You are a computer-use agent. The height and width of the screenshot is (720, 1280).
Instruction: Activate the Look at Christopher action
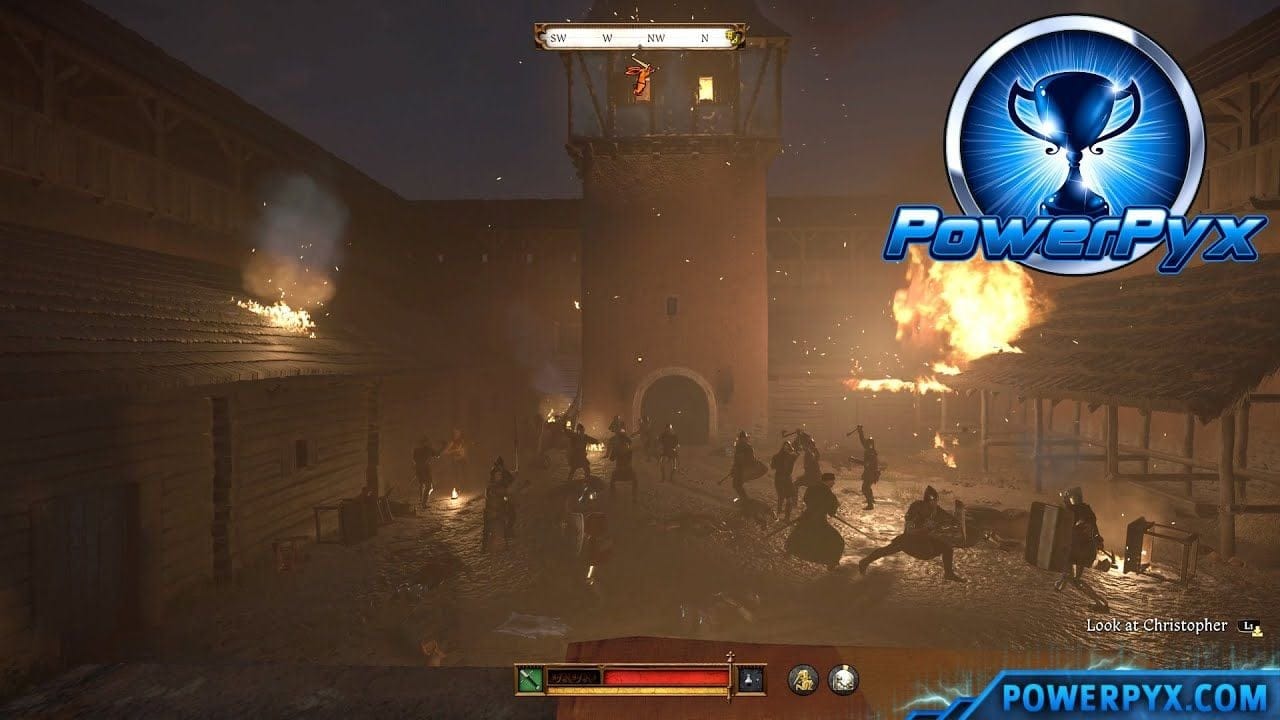(x=1155, y=625)
